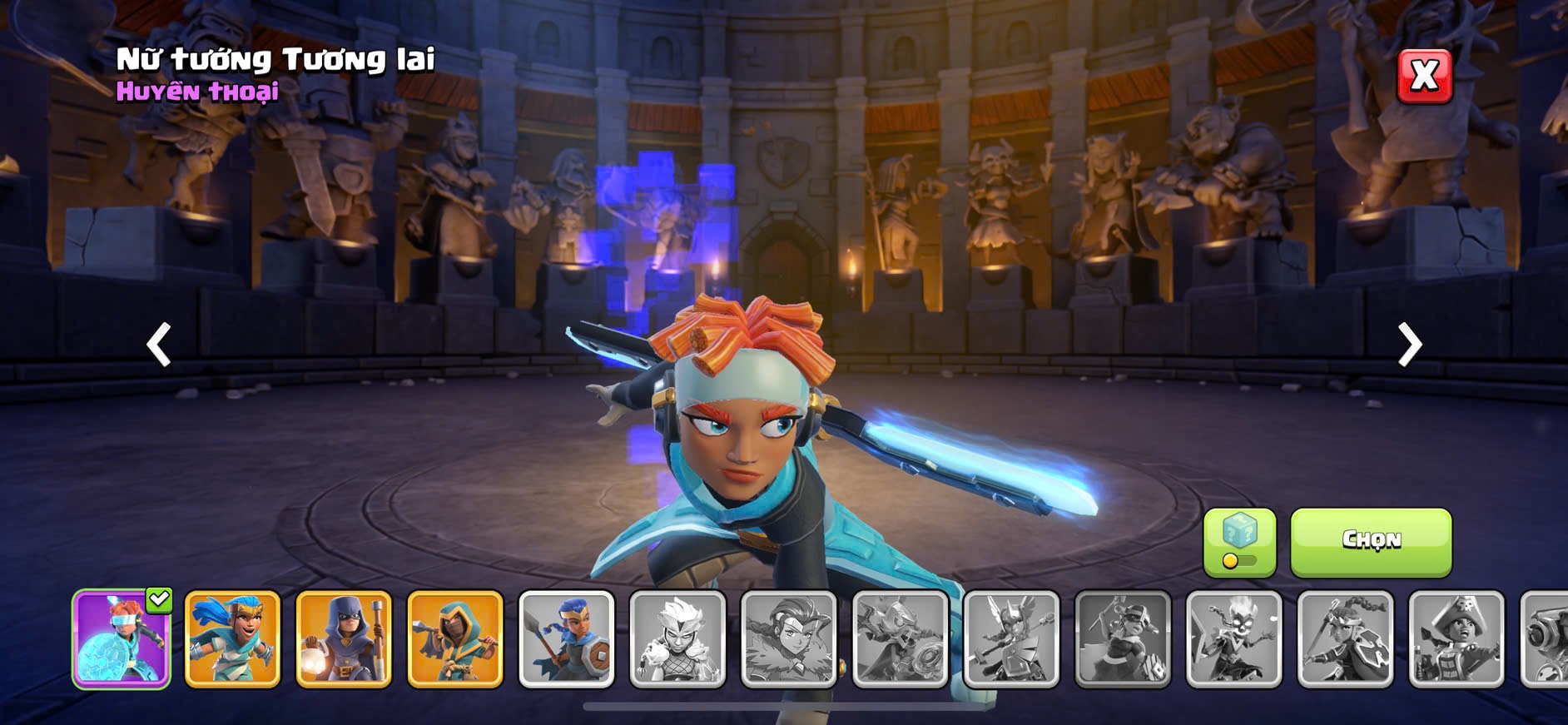Choose the default spear and round shield skin
Screen dimensions: 1568x725
[x=567, y=638]
